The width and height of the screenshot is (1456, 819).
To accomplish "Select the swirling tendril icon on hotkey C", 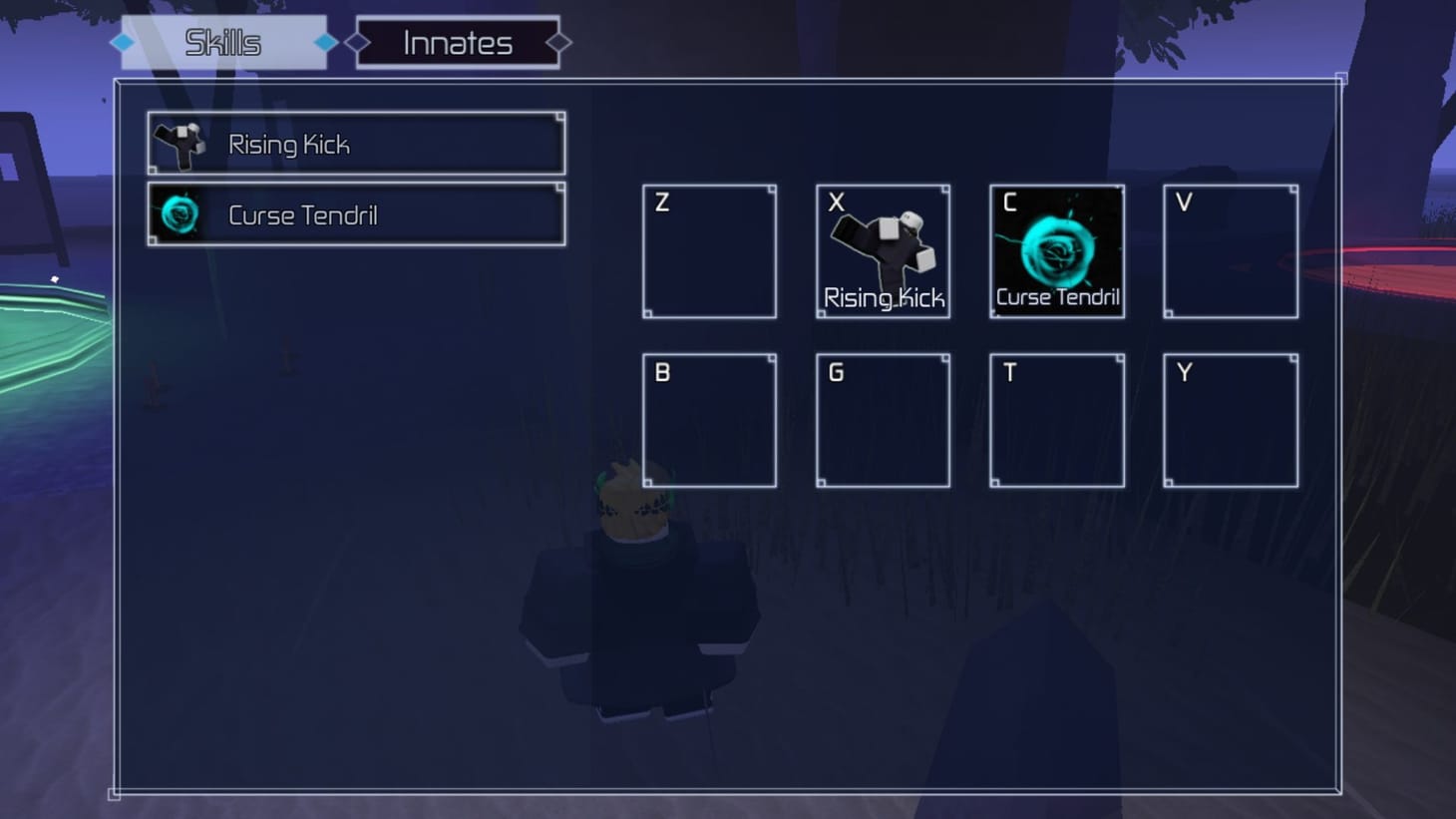I will click(1055, 249).
